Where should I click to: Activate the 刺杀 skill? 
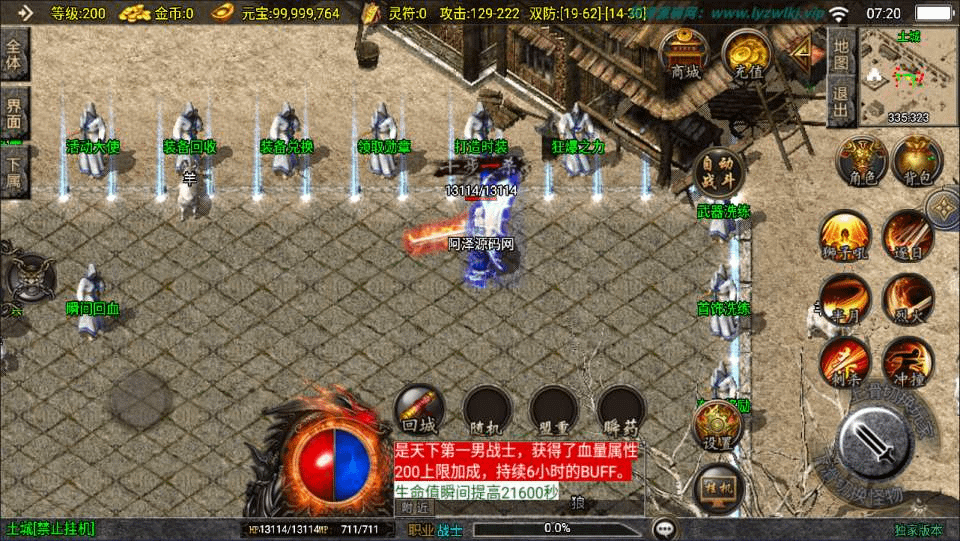844,361
